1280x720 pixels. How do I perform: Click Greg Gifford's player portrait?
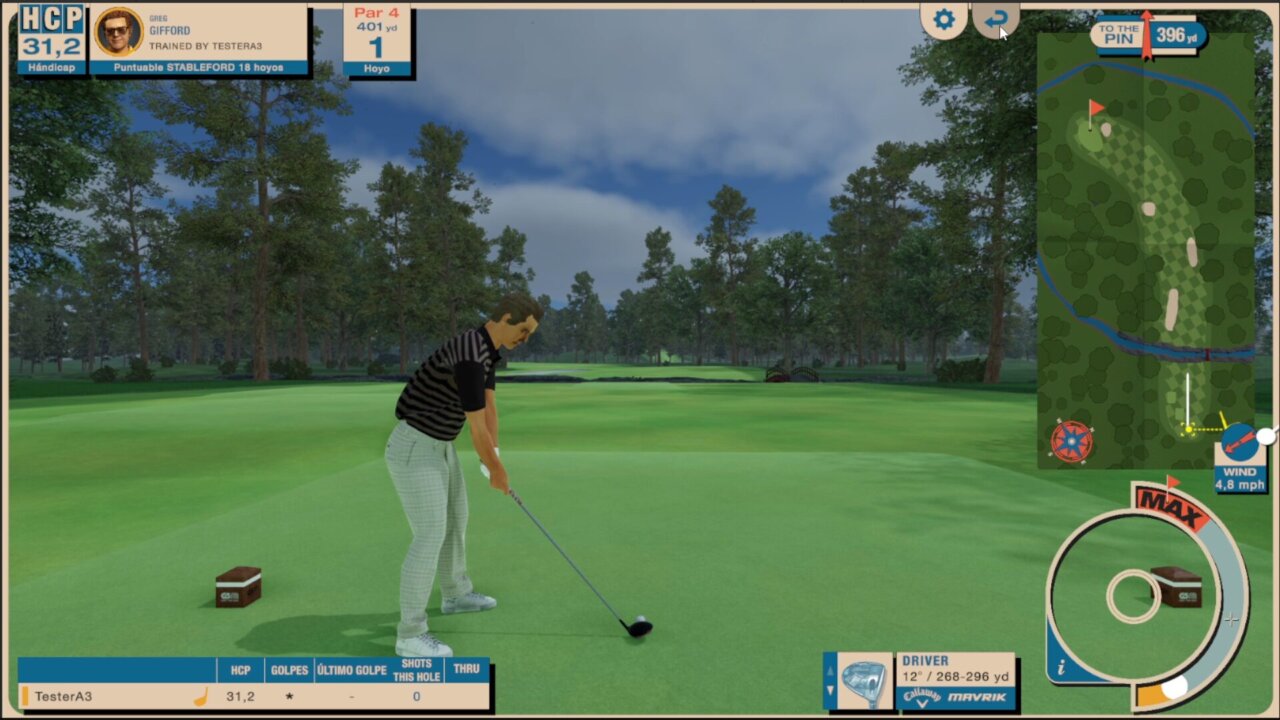click(x=118, y=32)
